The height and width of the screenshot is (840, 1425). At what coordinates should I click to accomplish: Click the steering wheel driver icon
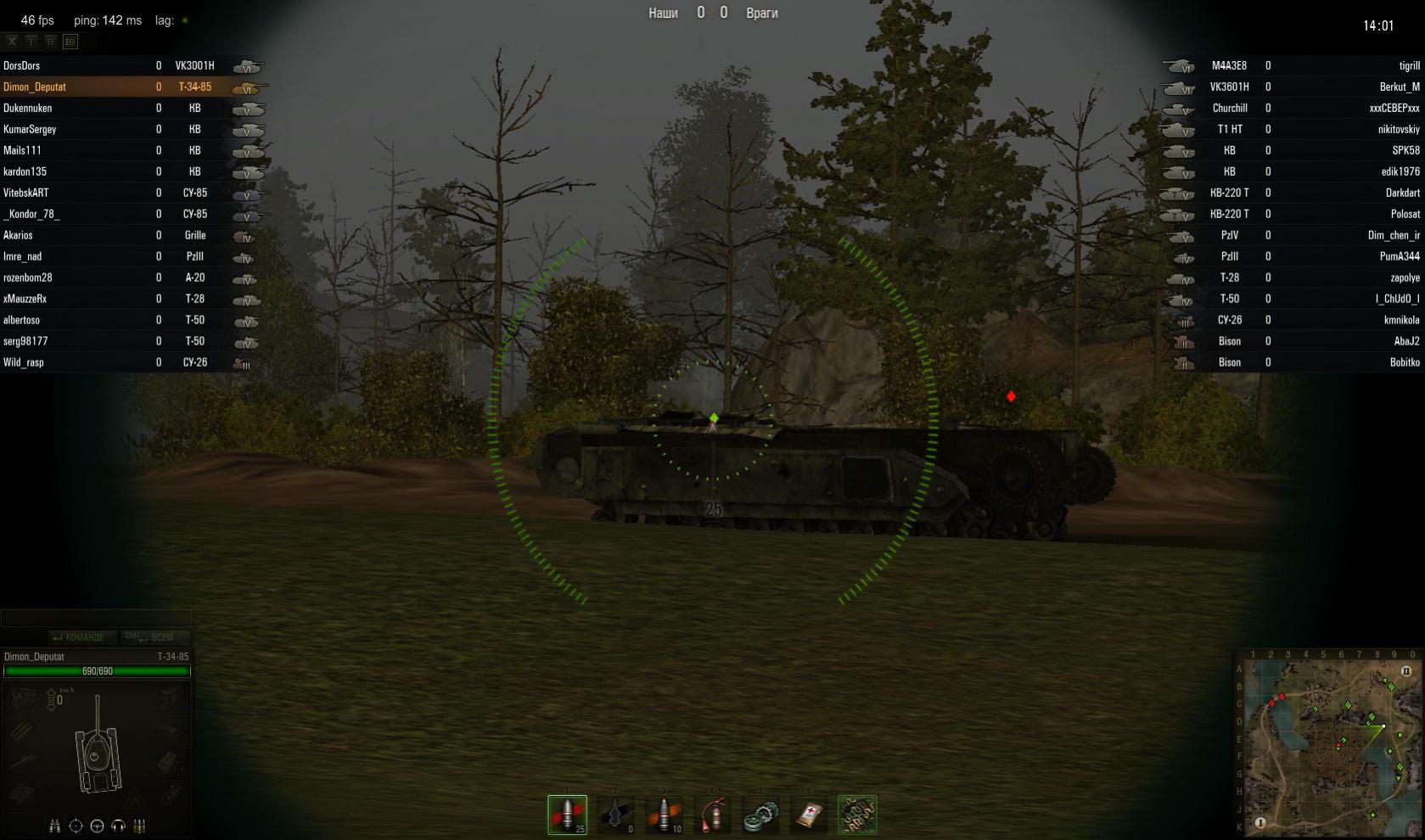pyautogui.click(x=97, y=826)
